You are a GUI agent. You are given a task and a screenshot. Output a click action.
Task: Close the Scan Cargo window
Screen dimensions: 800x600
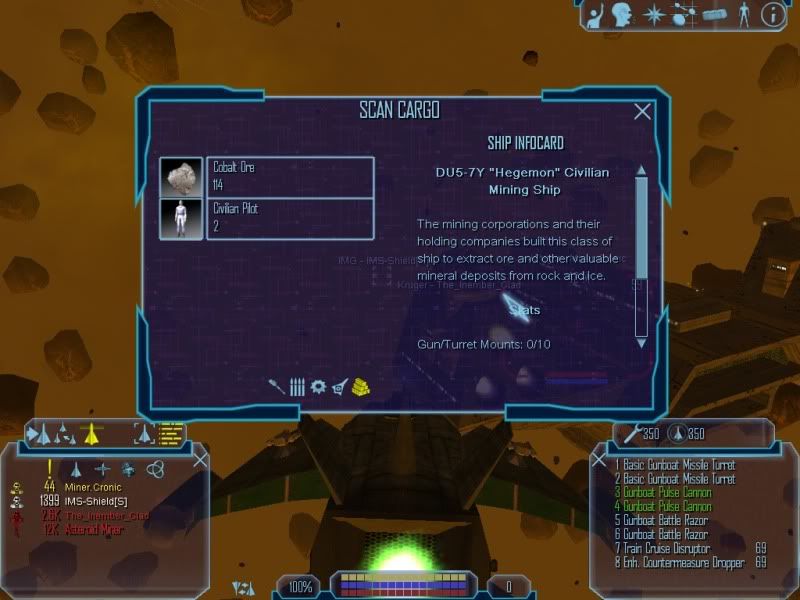click(x=643, y=112)
